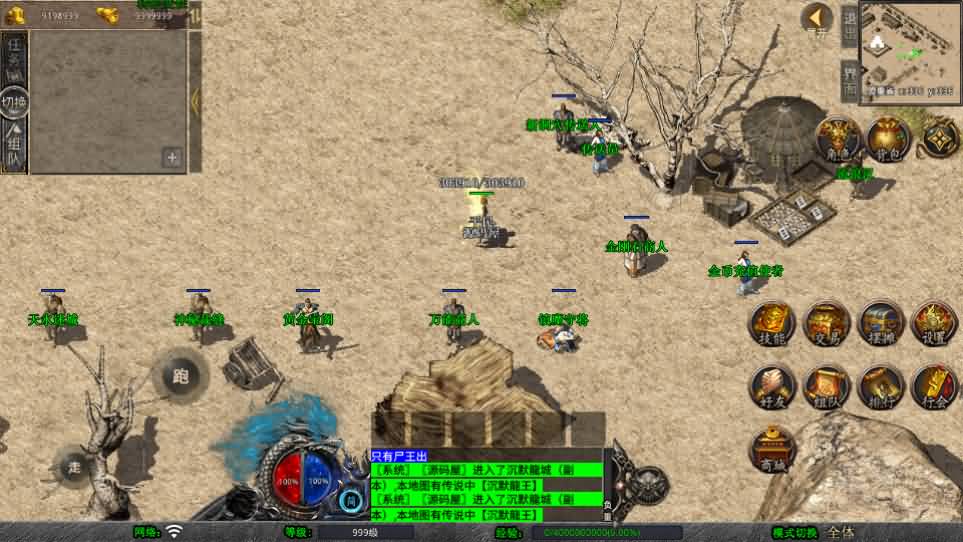Click the four-point star compass icon
The image size is (963, 542).
940,138
